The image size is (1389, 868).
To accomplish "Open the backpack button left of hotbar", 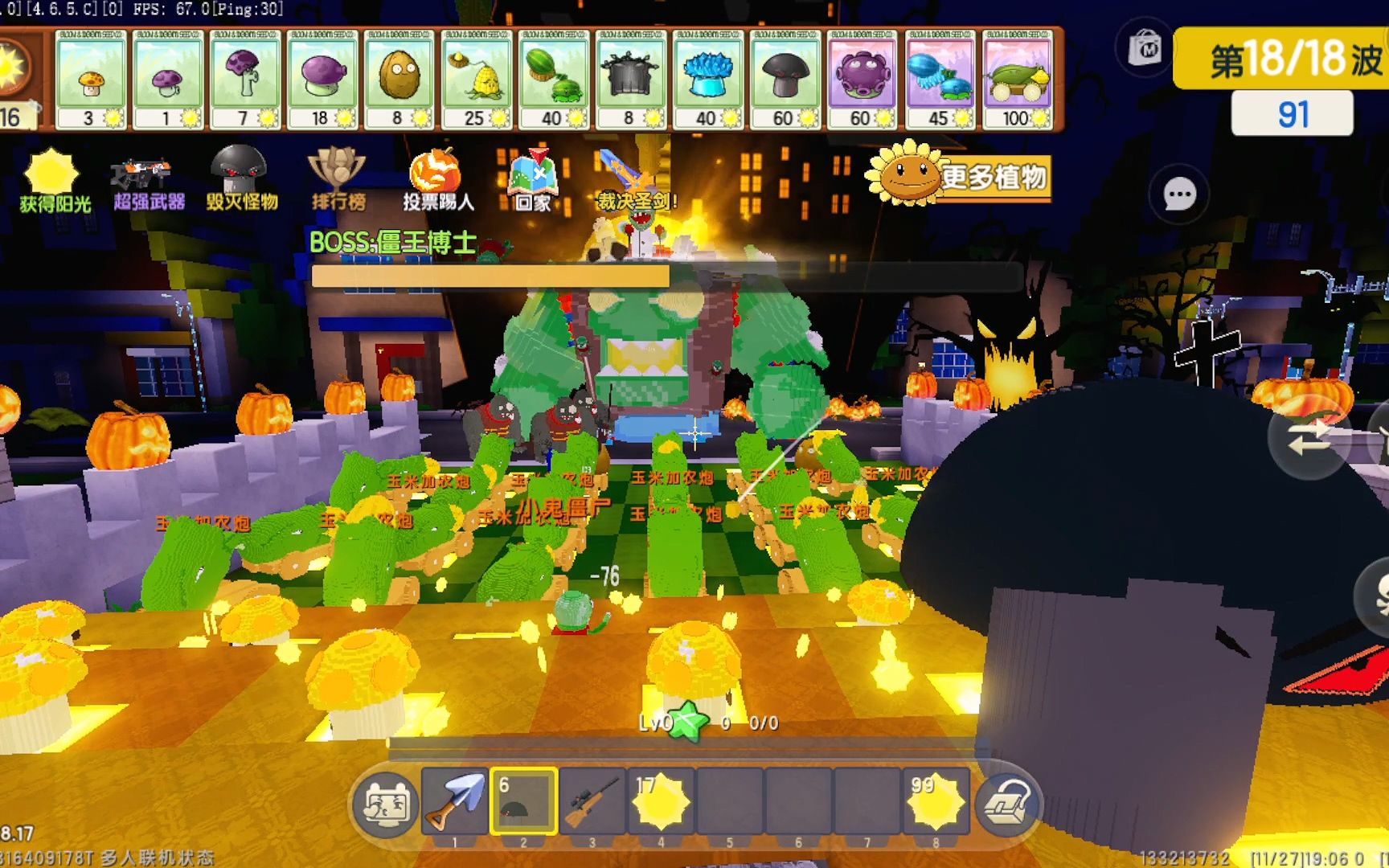I will [x=385, y=805].
